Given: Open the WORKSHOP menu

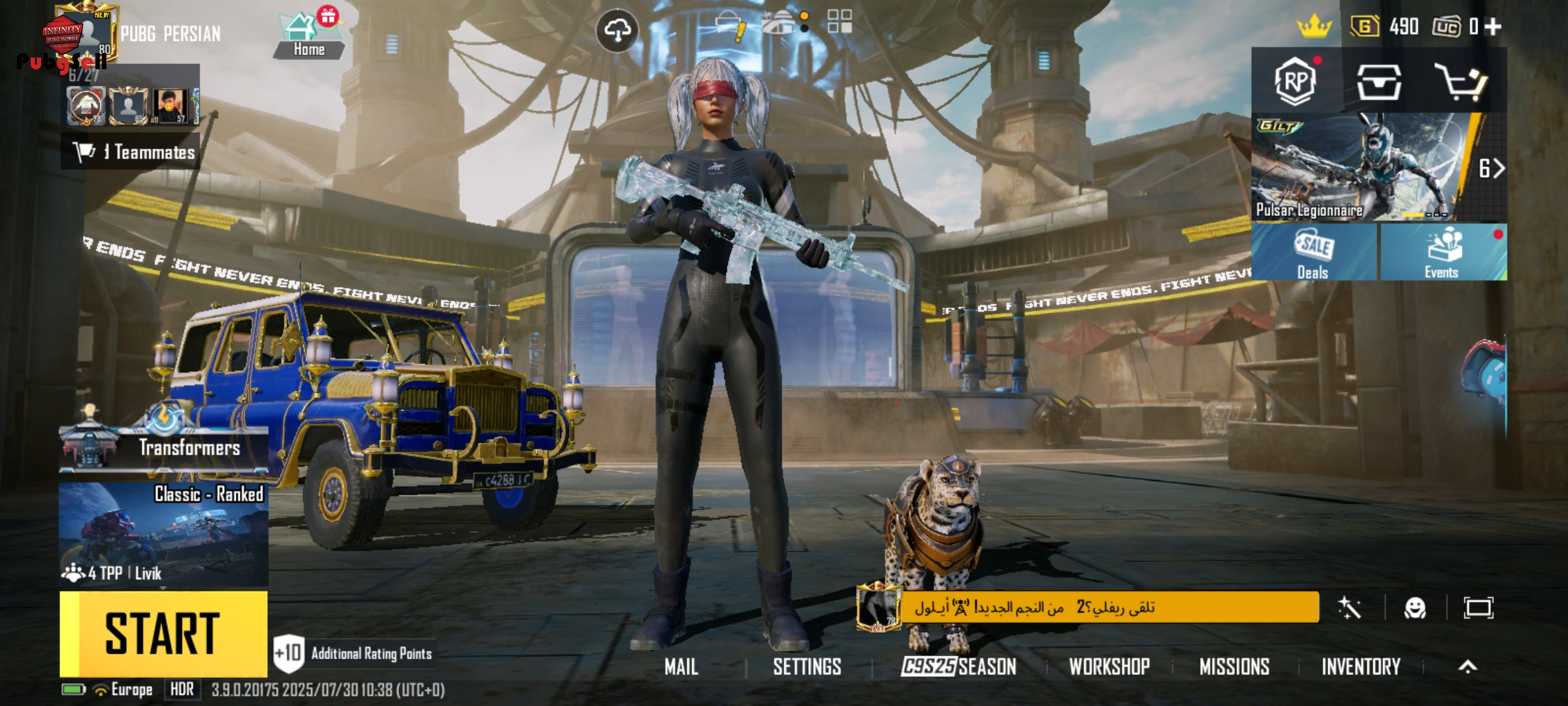Looking at the screenshot, I should pos(1109,667).
